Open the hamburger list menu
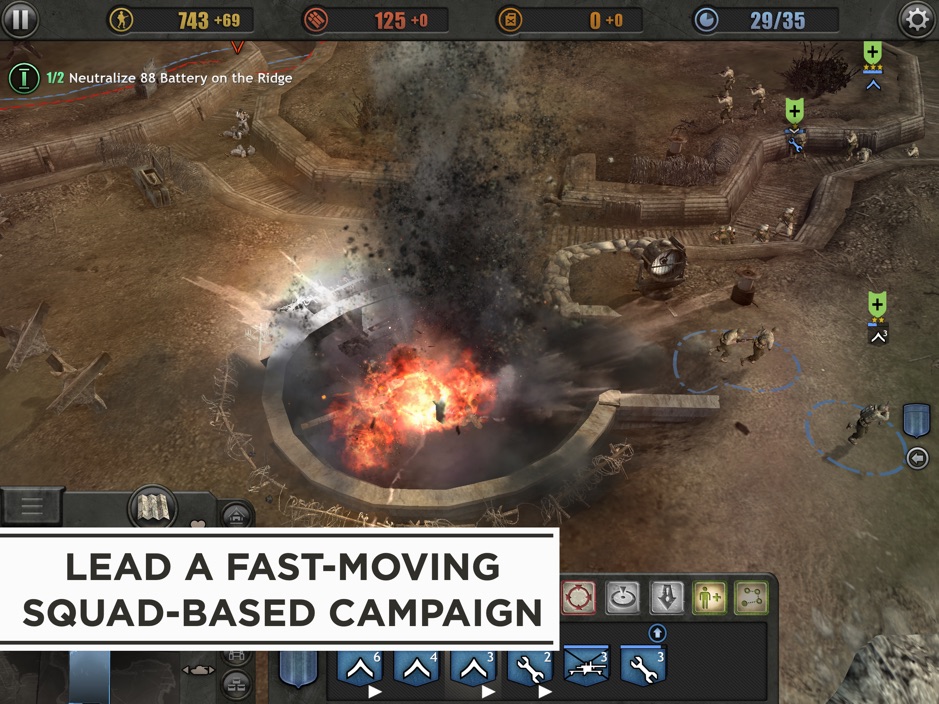The image size is (939, 704). 31,506
